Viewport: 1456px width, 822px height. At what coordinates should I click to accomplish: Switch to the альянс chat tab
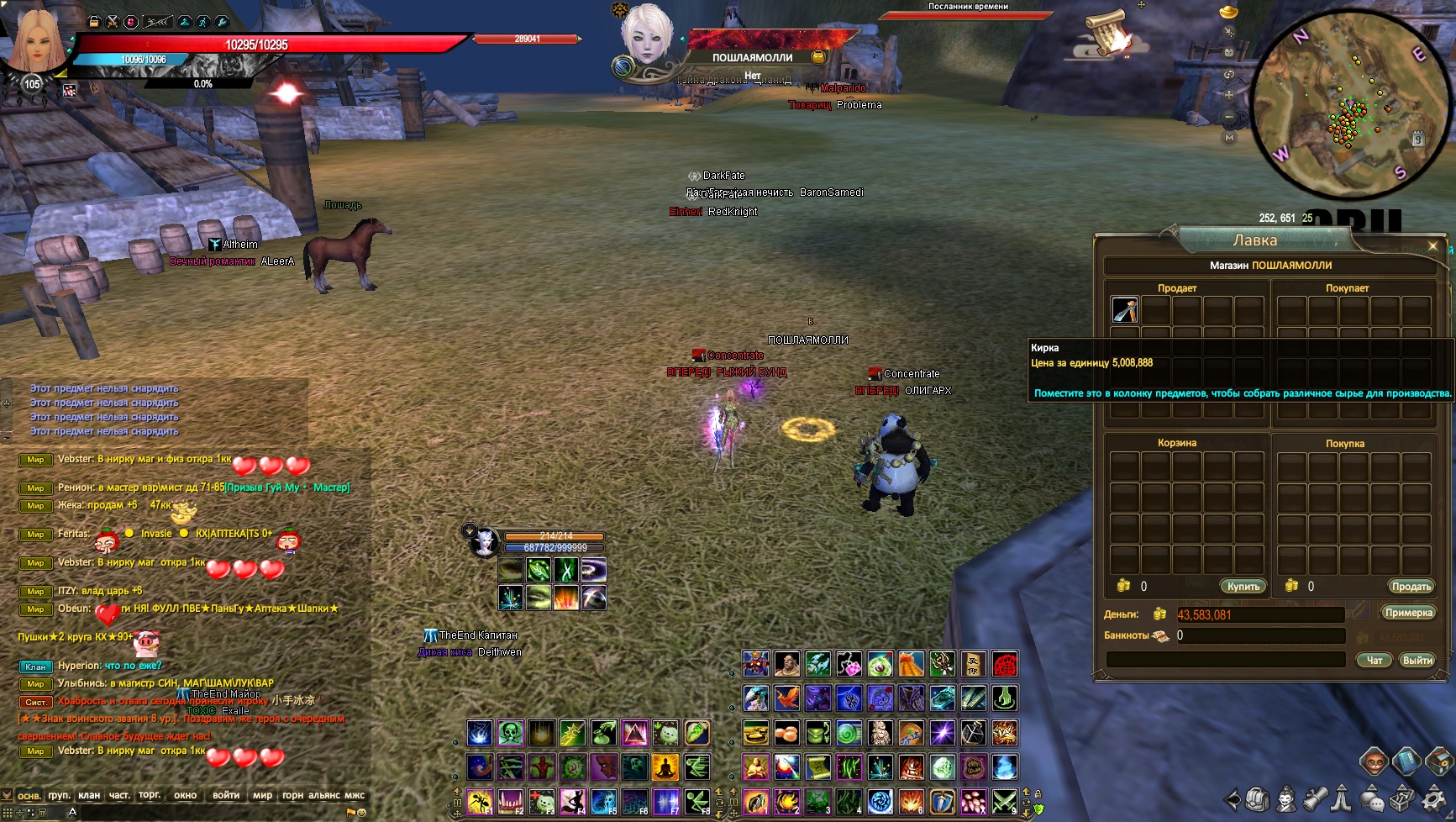(x=324, y=795)
